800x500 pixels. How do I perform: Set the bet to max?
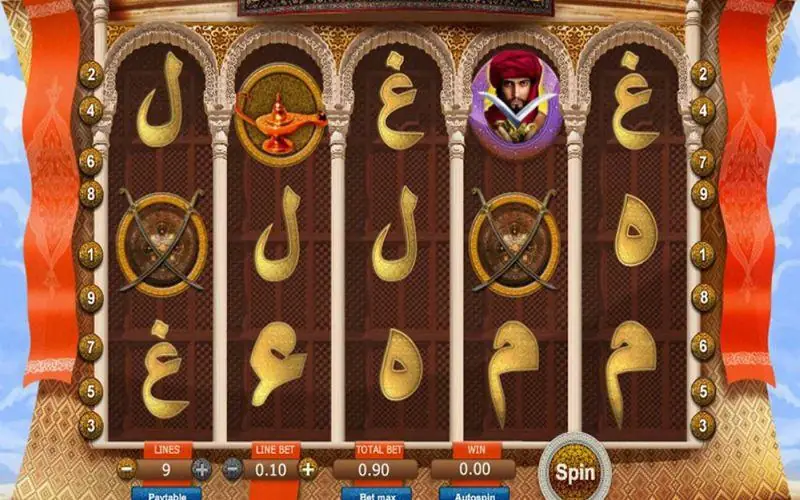(377, 493)
